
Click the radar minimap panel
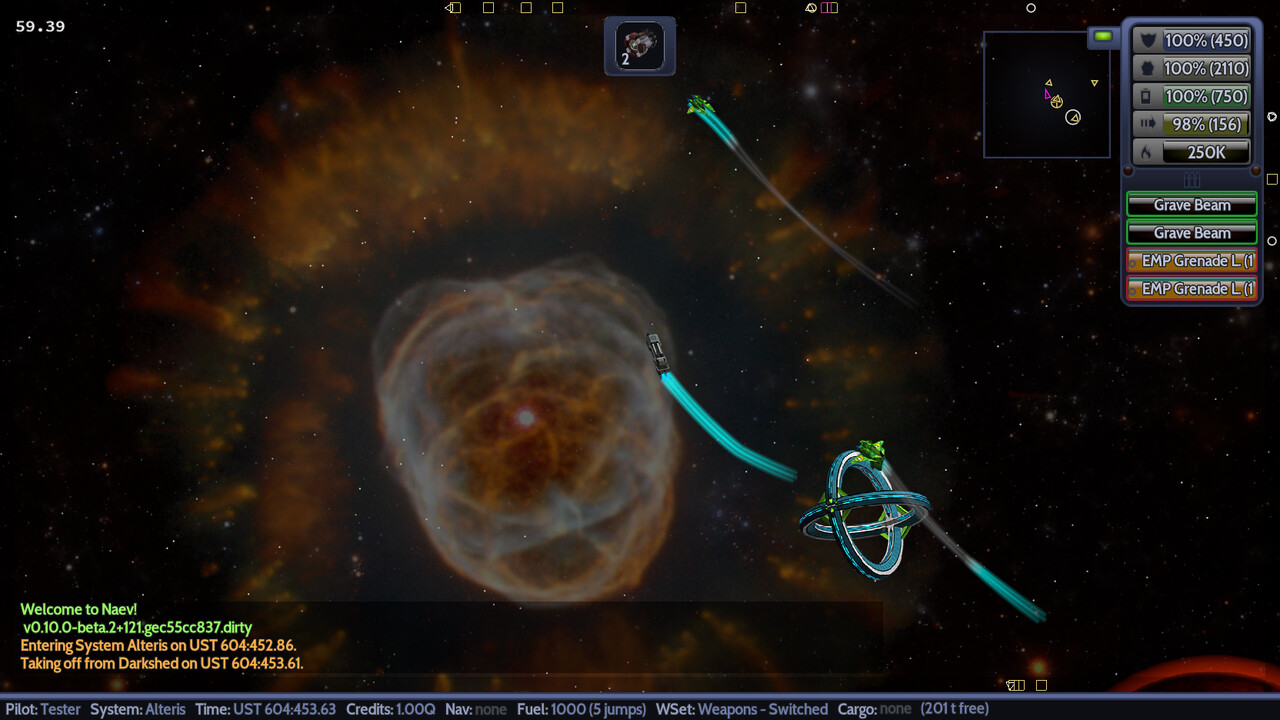[x=1046, y=94]
